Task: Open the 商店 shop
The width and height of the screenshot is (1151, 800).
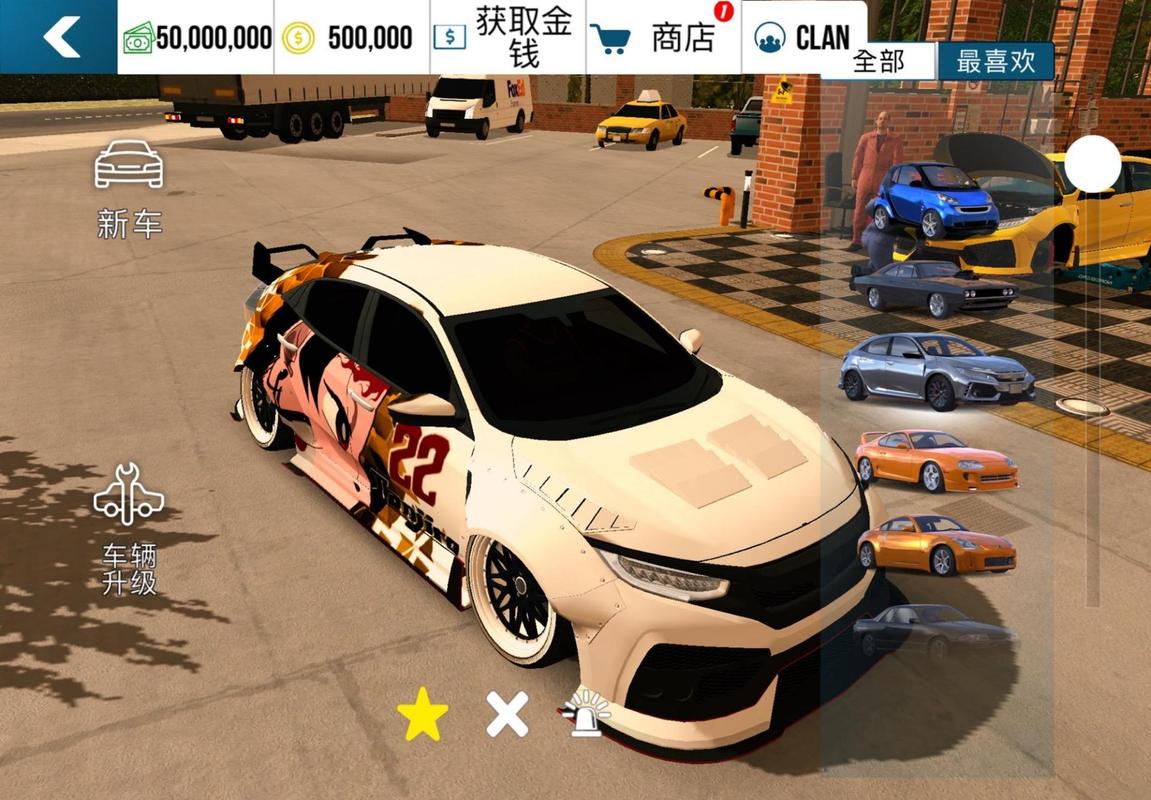Action: (663, 38)
